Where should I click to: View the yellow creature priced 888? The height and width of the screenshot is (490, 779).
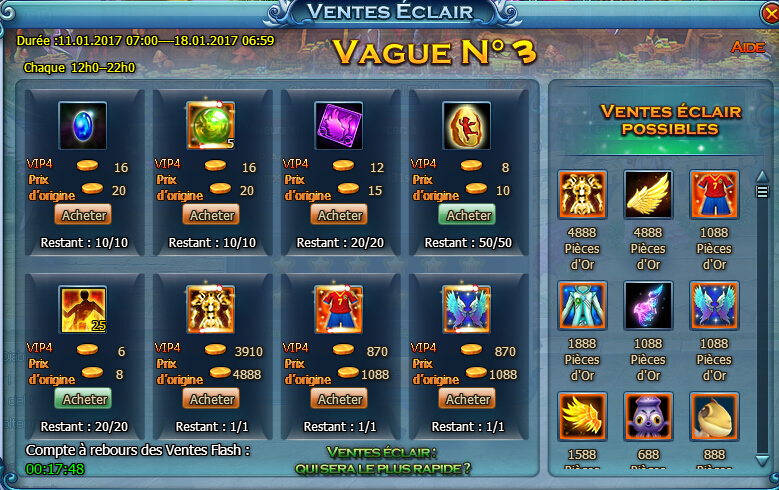714,416
